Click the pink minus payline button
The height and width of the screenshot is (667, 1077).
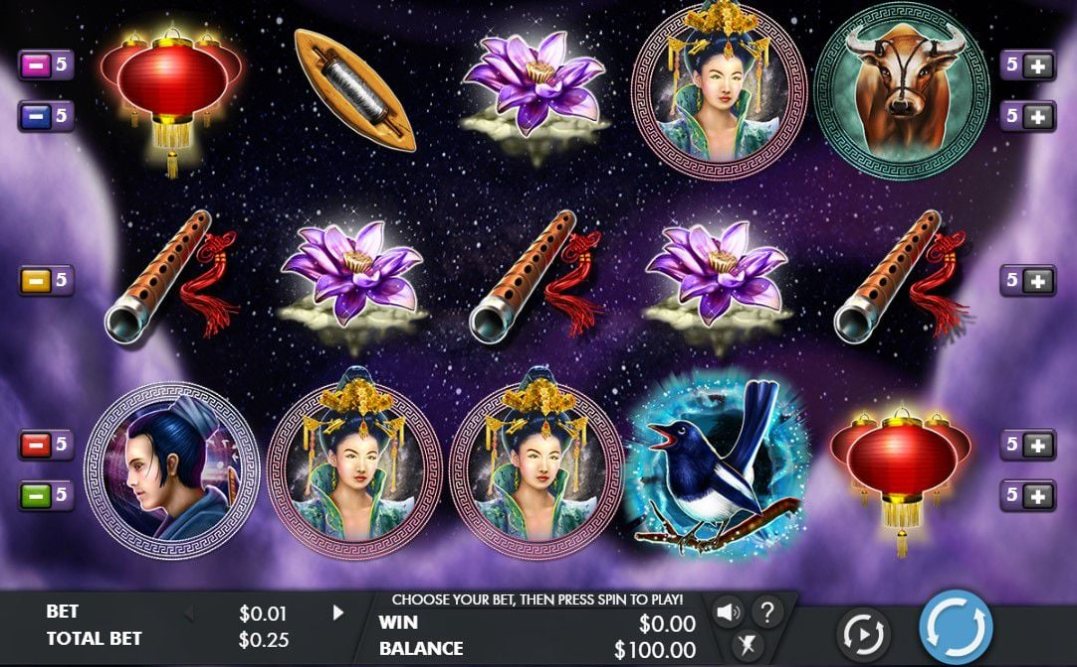[x=34, y=66]
